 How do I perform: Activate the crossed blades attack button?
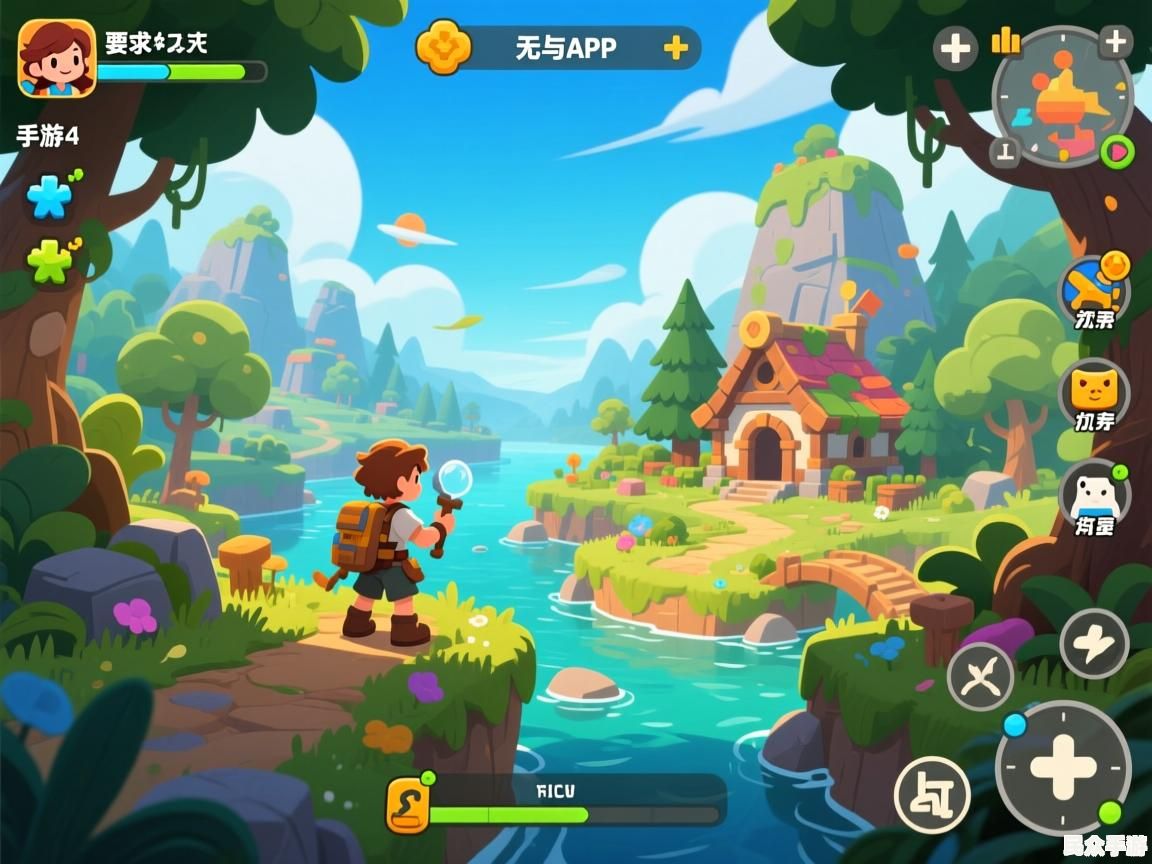(980, 677)
